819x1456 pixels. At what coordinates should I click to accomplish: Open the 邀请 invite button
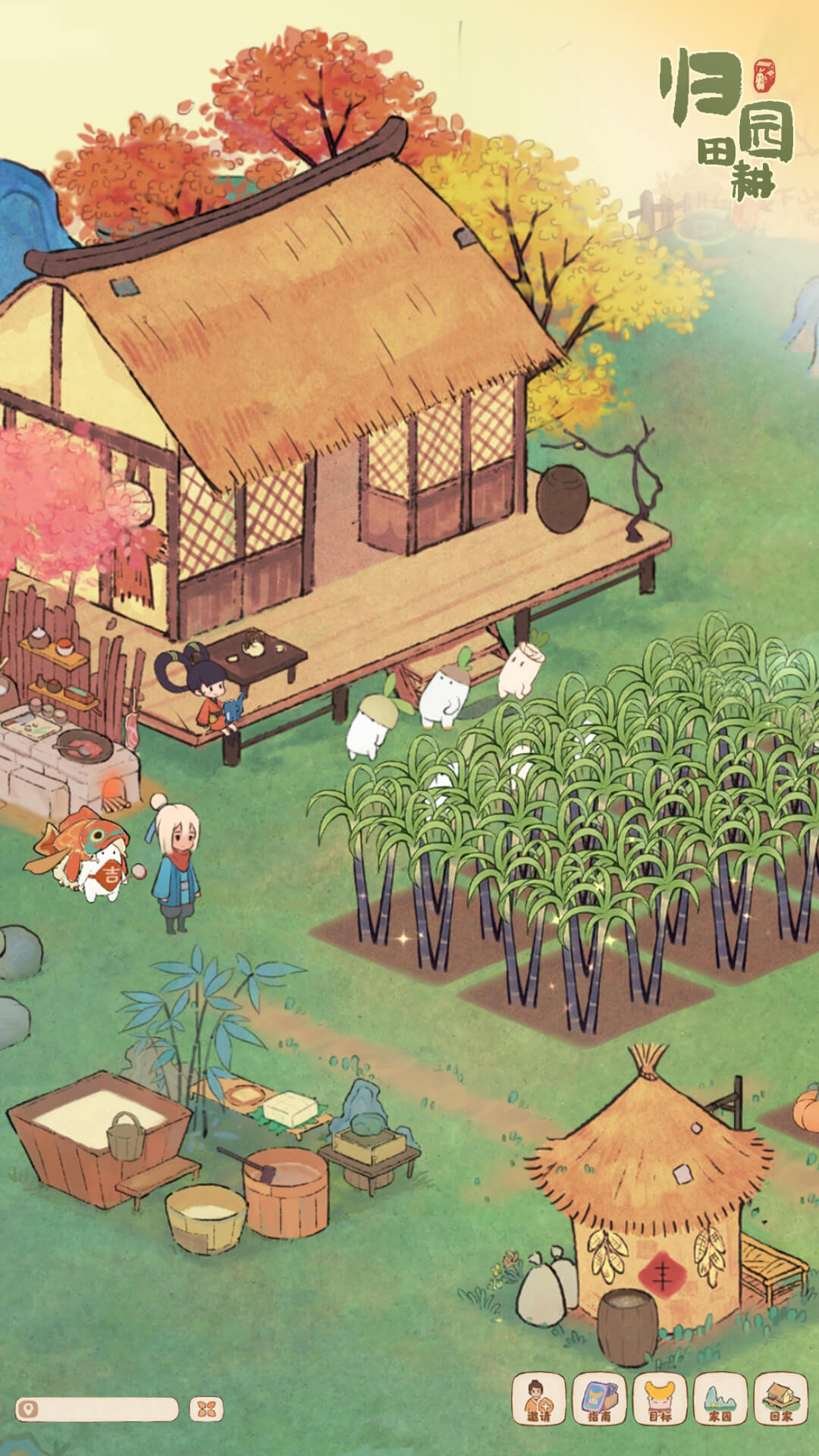point(538,1399)
